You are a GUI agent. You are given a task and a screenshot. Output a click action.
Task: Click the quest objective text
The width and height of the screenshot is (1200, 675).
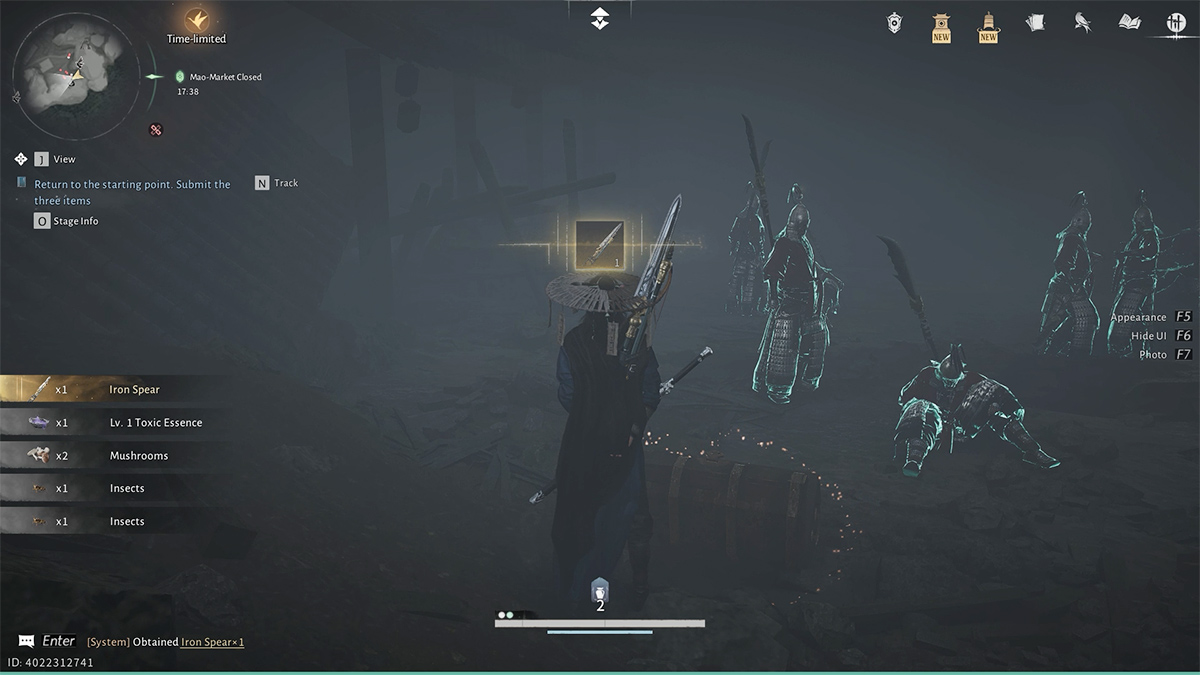[x=132, y=192]
